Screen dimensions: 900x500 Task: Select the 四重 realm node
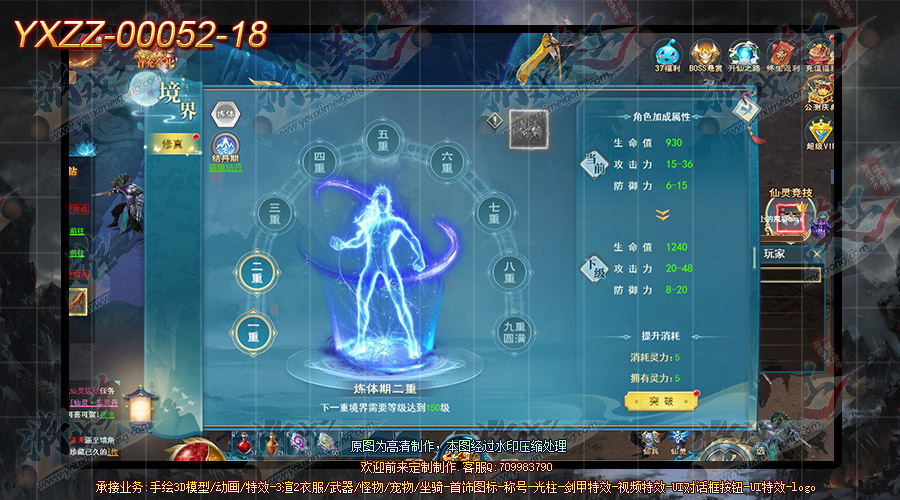tap(319, 161)
